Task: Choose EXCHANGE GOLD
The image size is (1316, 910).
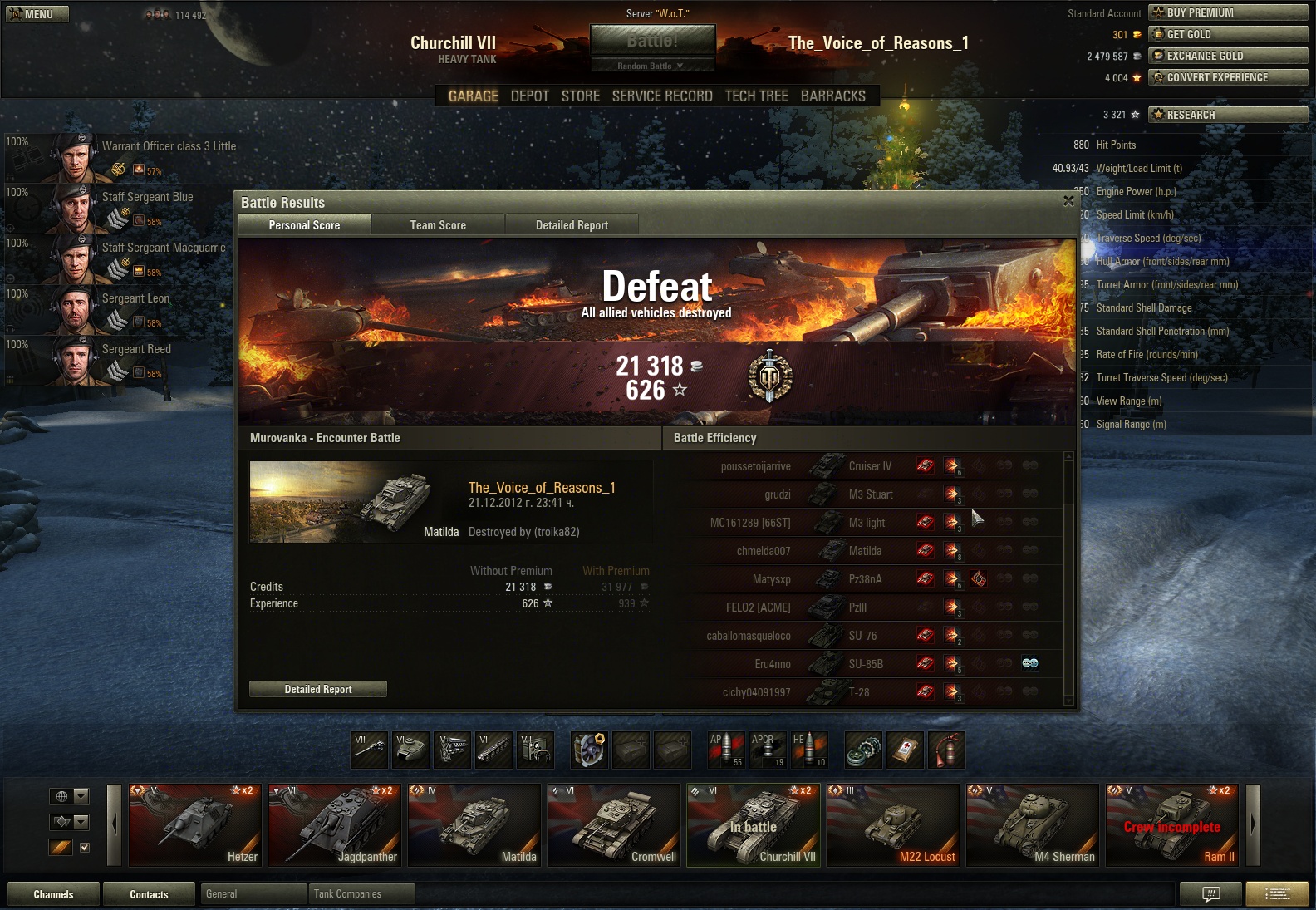Action: pos(1228,56)
